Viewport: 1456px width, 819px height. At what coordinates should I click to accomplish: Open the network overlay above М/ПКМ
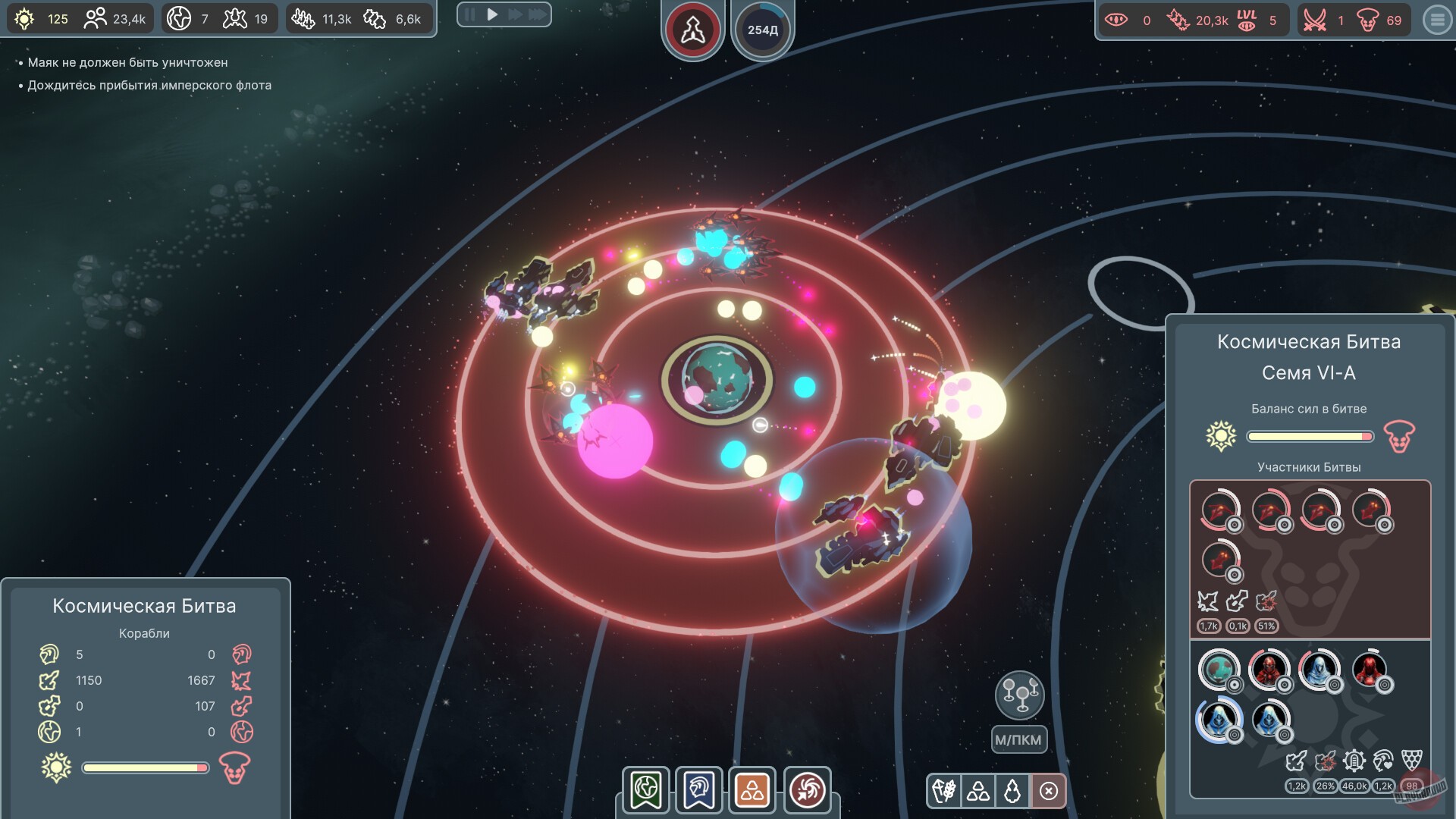tap(1019, 695)
